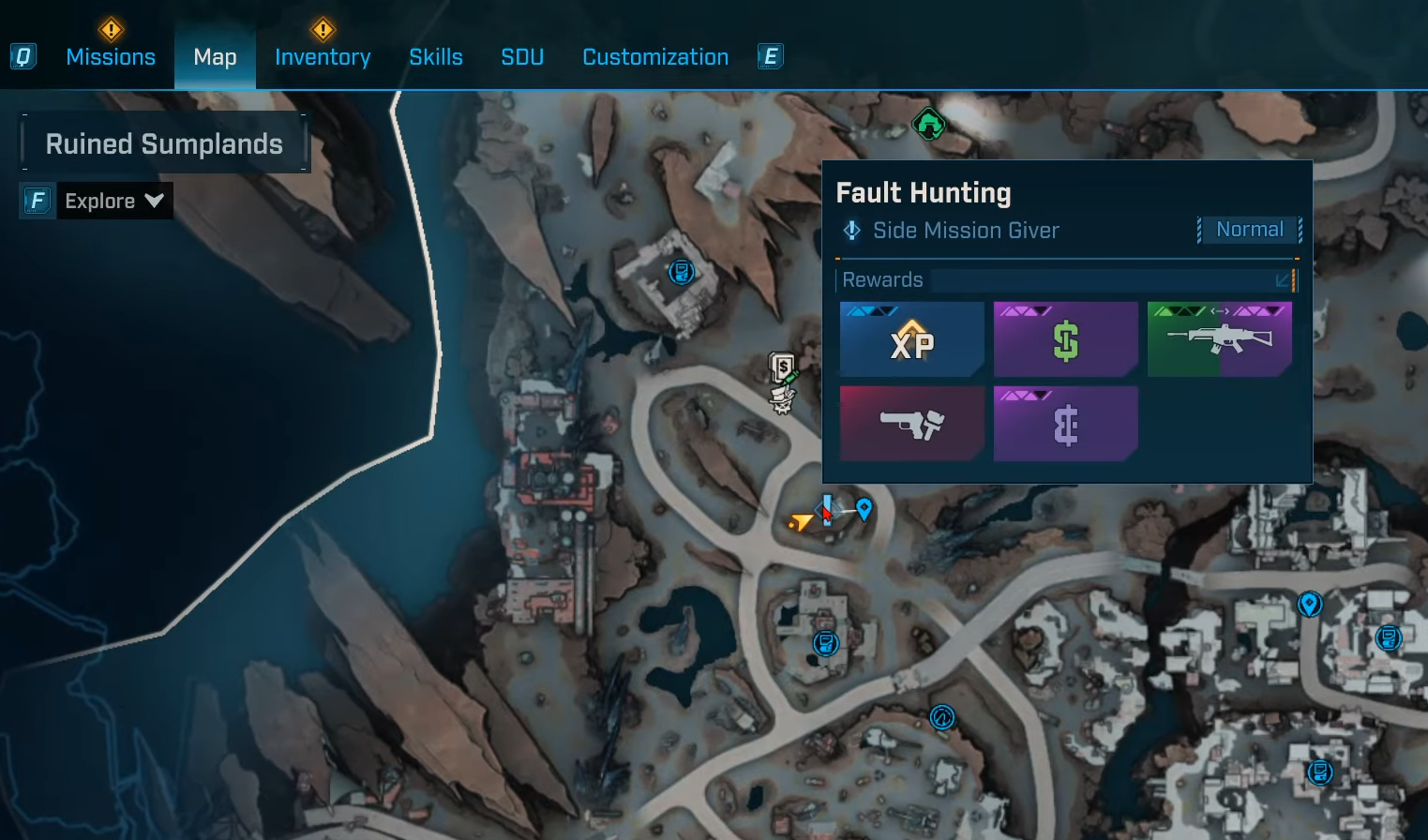The width and height of the screenshot is (1428, 840).
Task: Collapse the Rewards section arrow
Action: 1283,280
